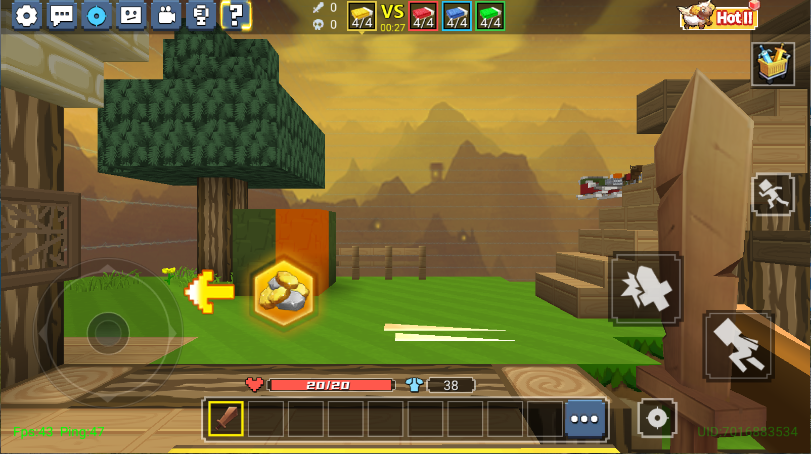Screen dimensions: 811x454
Task: Tap the jump action button
Action: click(x=738, y=346)
